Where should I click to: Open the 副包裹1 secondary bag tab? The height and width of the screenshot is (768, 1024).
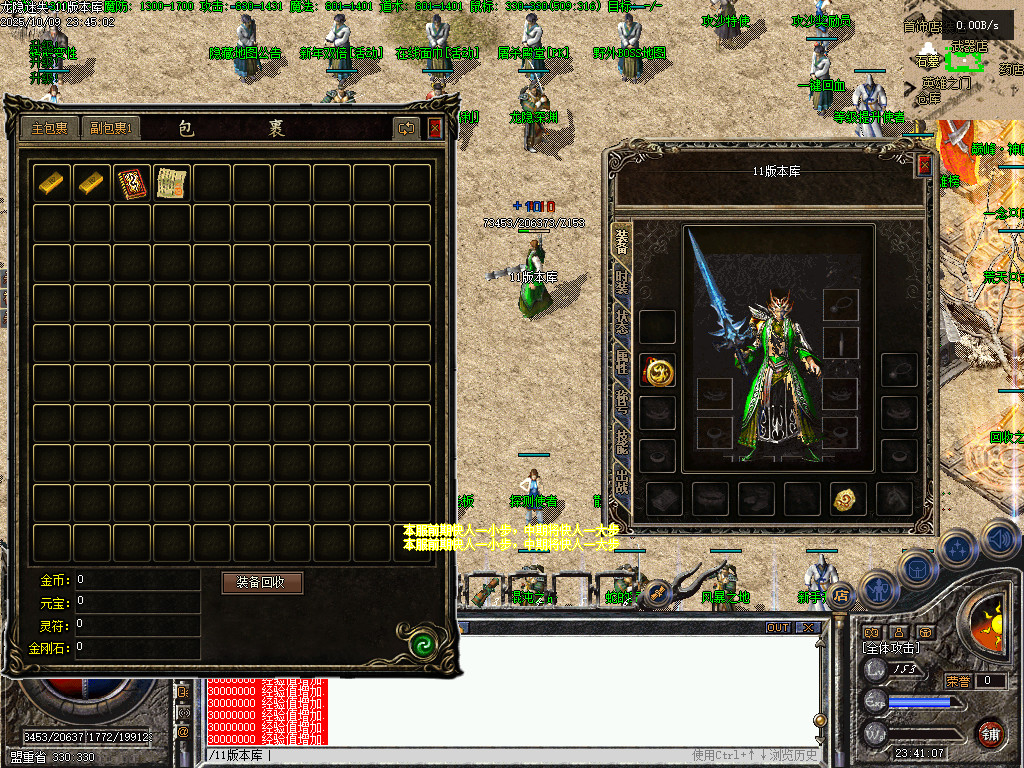[110, 128]
